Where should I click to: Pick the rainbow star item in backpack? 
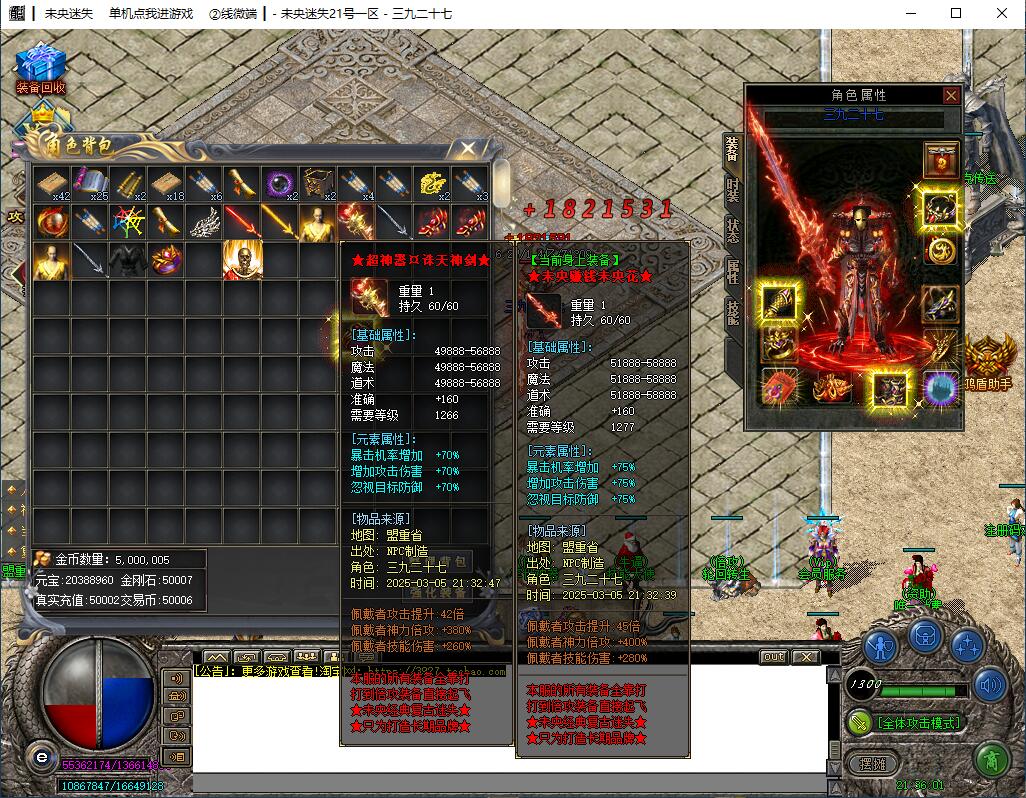[127, 222]
